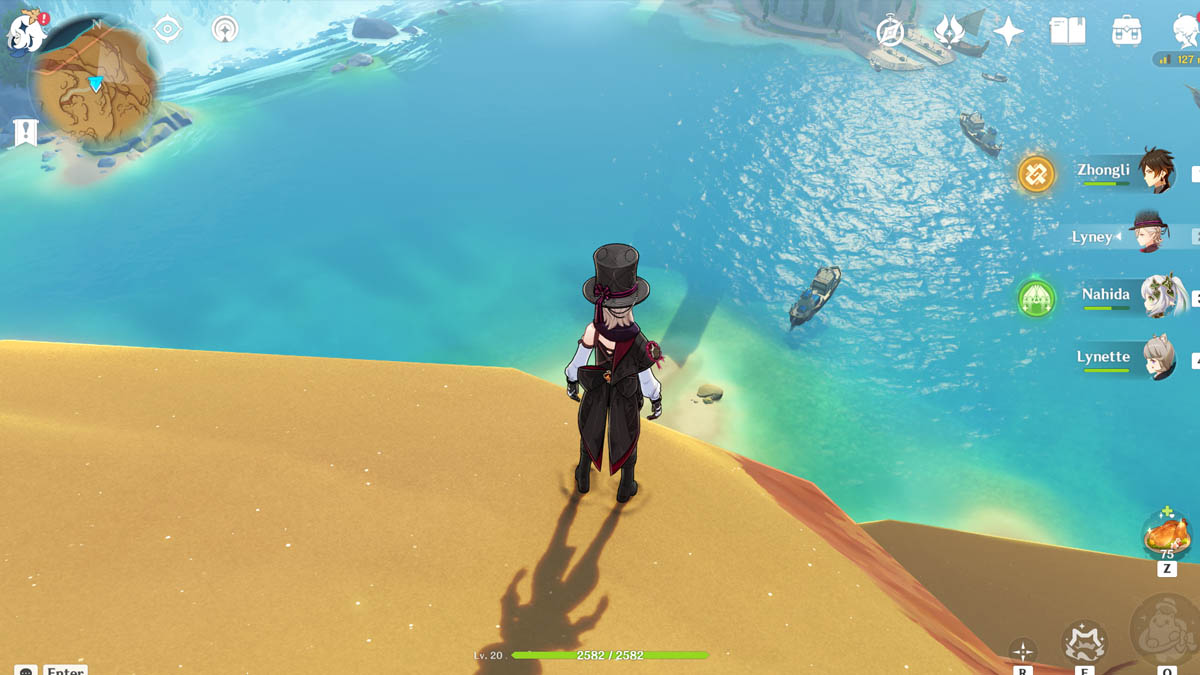This screenshot has width=1200, height=675.
Task: Open the Adventurer Handbook book icon
Action: pyautogui.click(x=1067, y=31)
